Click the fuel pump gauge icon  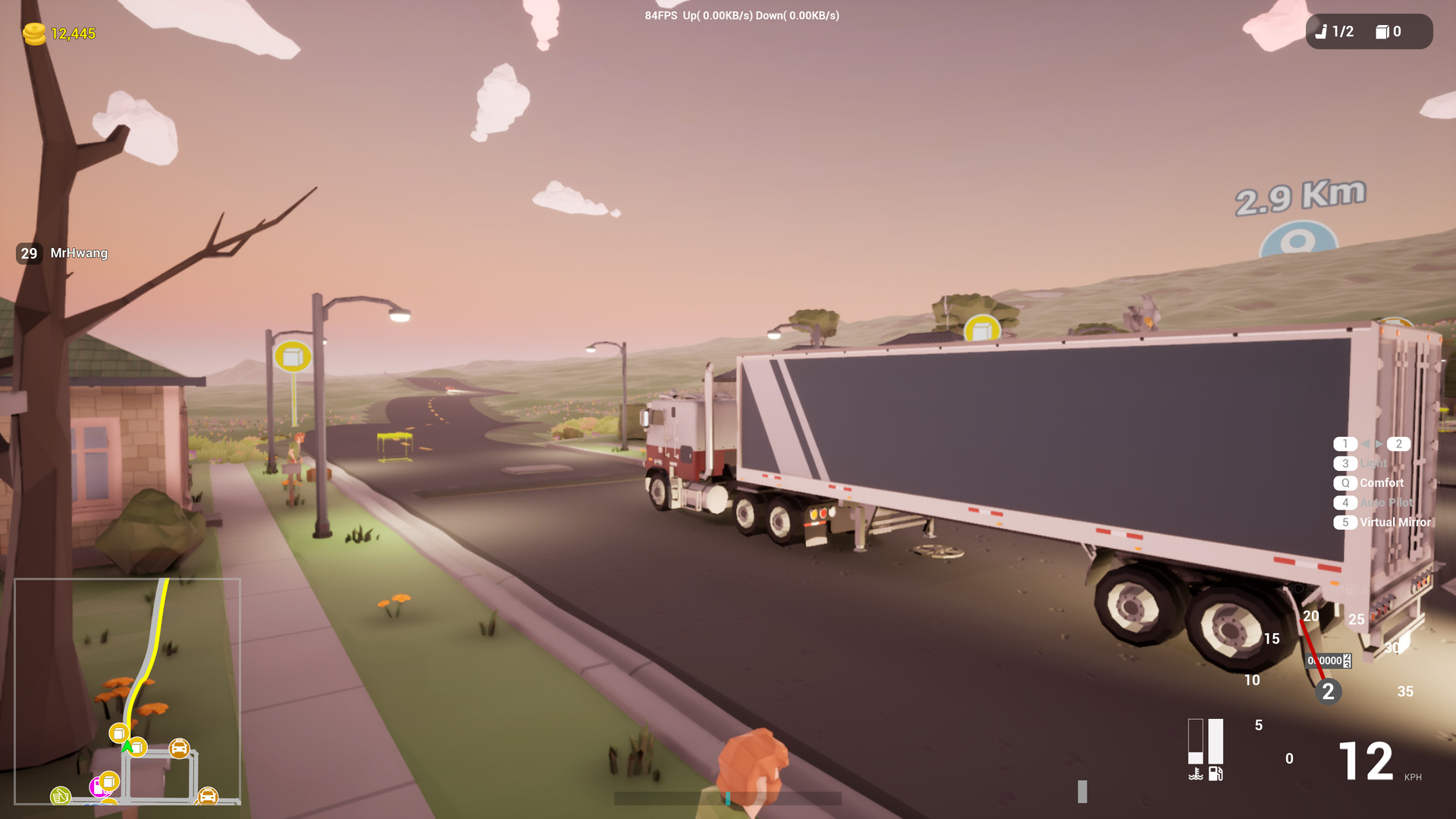coord(1215,774)
